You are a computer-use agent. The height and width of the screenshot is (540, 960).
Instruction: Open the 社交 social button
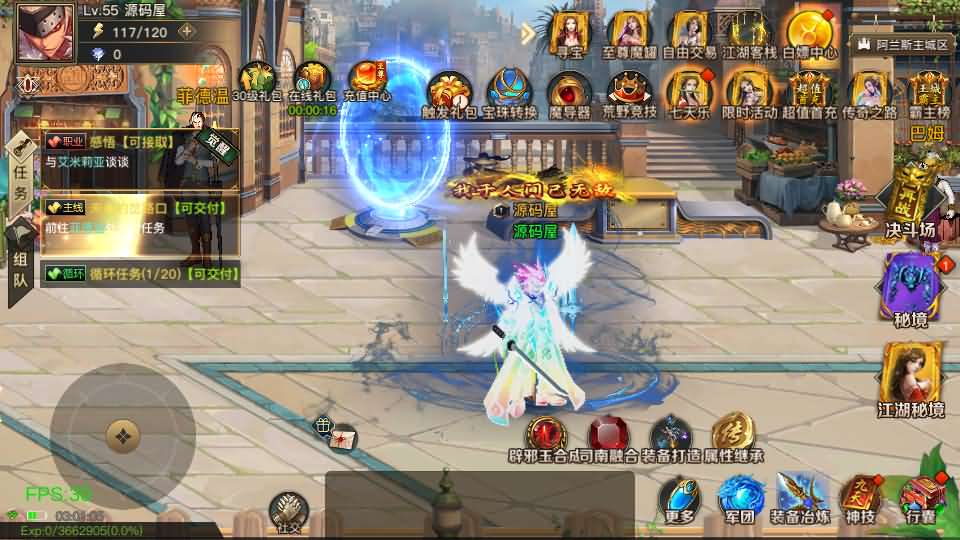point(288,510)
